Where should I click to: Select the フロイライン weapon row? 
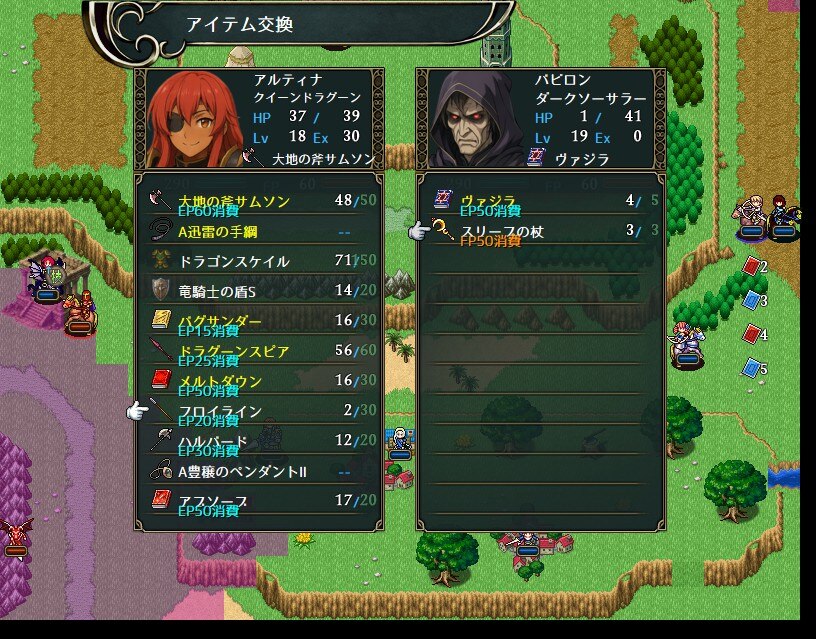(258, 411)
